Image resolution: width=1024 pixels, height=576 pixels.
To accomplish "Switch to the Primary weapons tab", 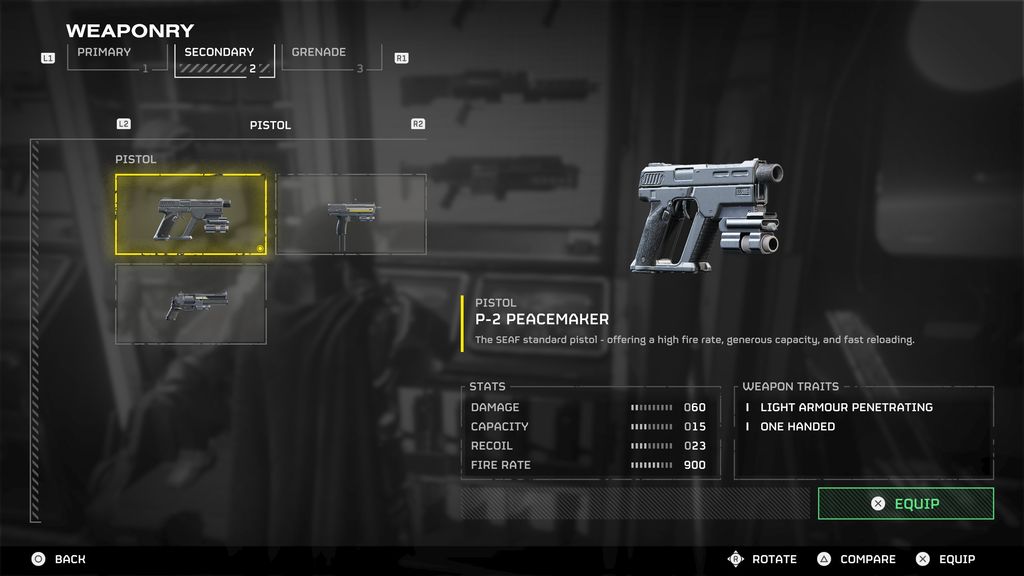I will 118,57.
